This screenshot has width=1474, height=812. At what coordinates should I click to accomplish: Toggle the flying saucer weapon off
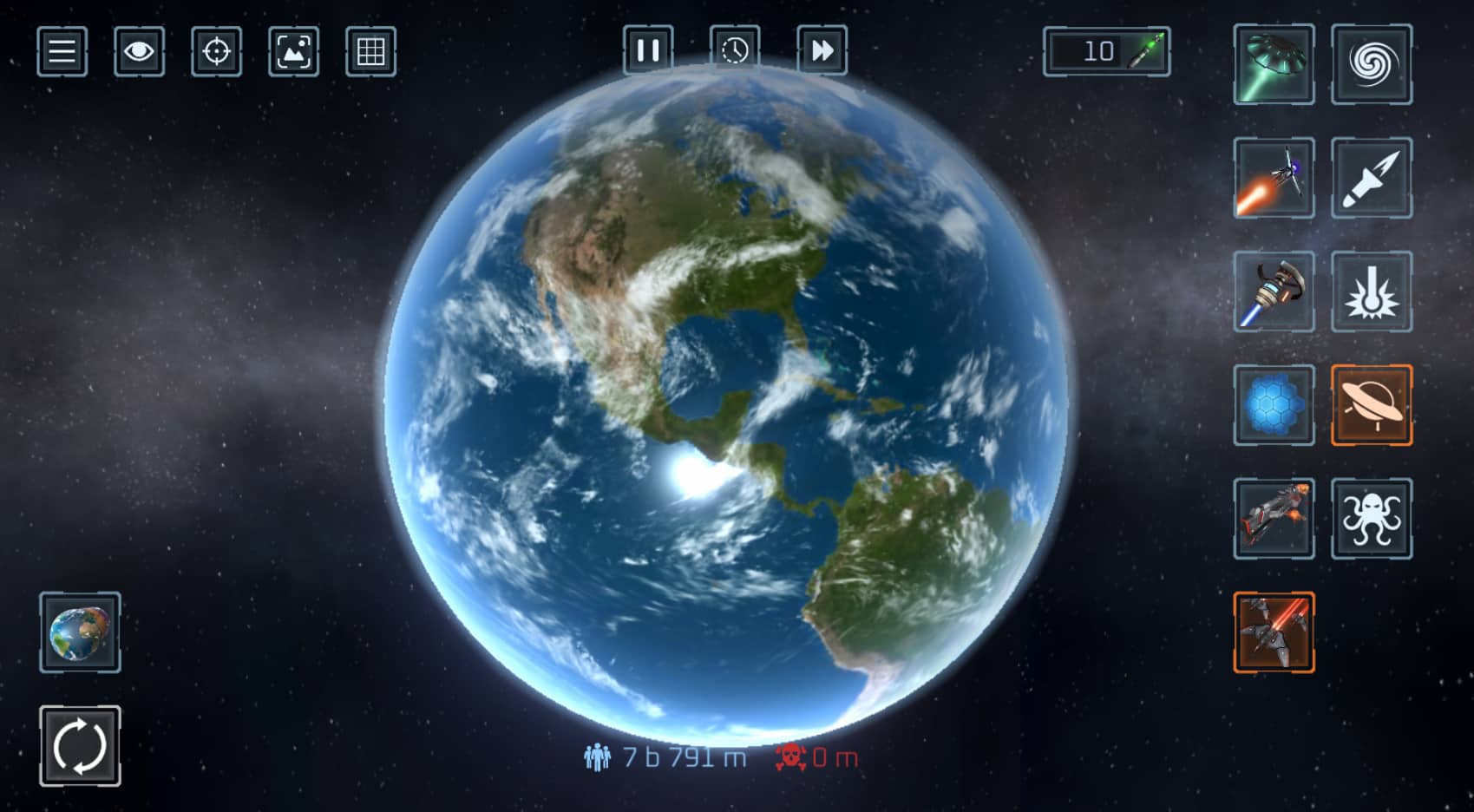pyautogui.click(x=1373, y=406)
